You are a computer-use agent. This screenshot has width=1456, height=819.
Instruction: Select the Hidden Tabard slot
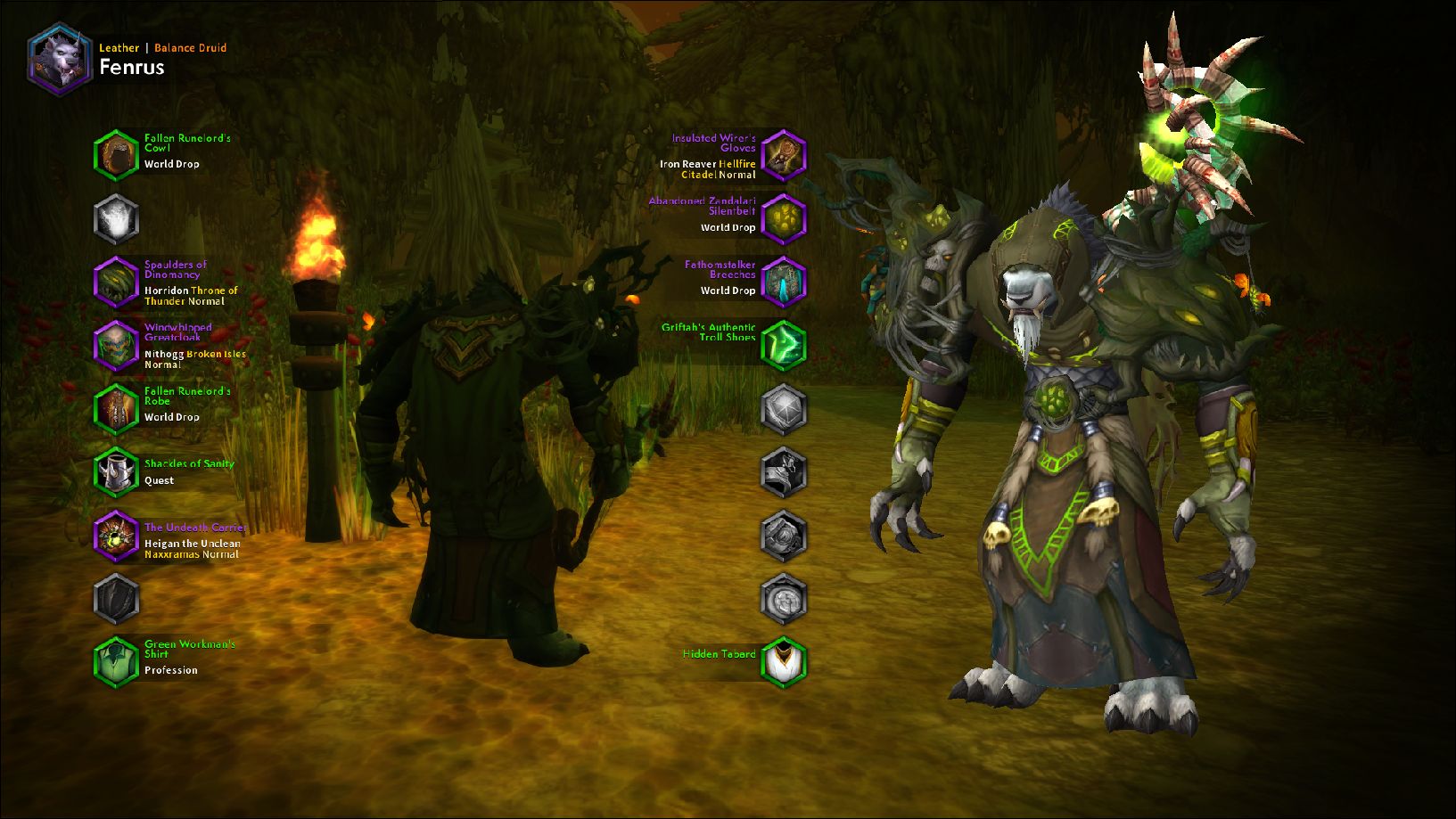(784, 661)
